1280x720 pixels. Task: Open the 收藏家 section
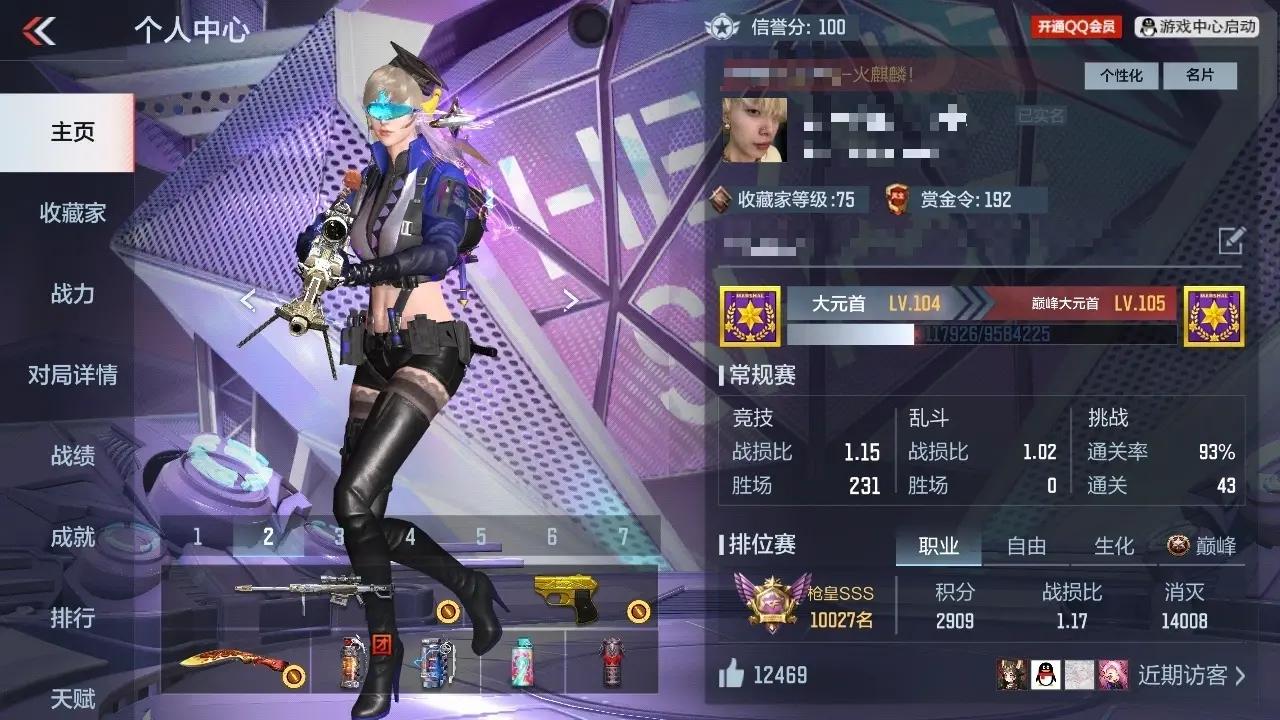72,213
